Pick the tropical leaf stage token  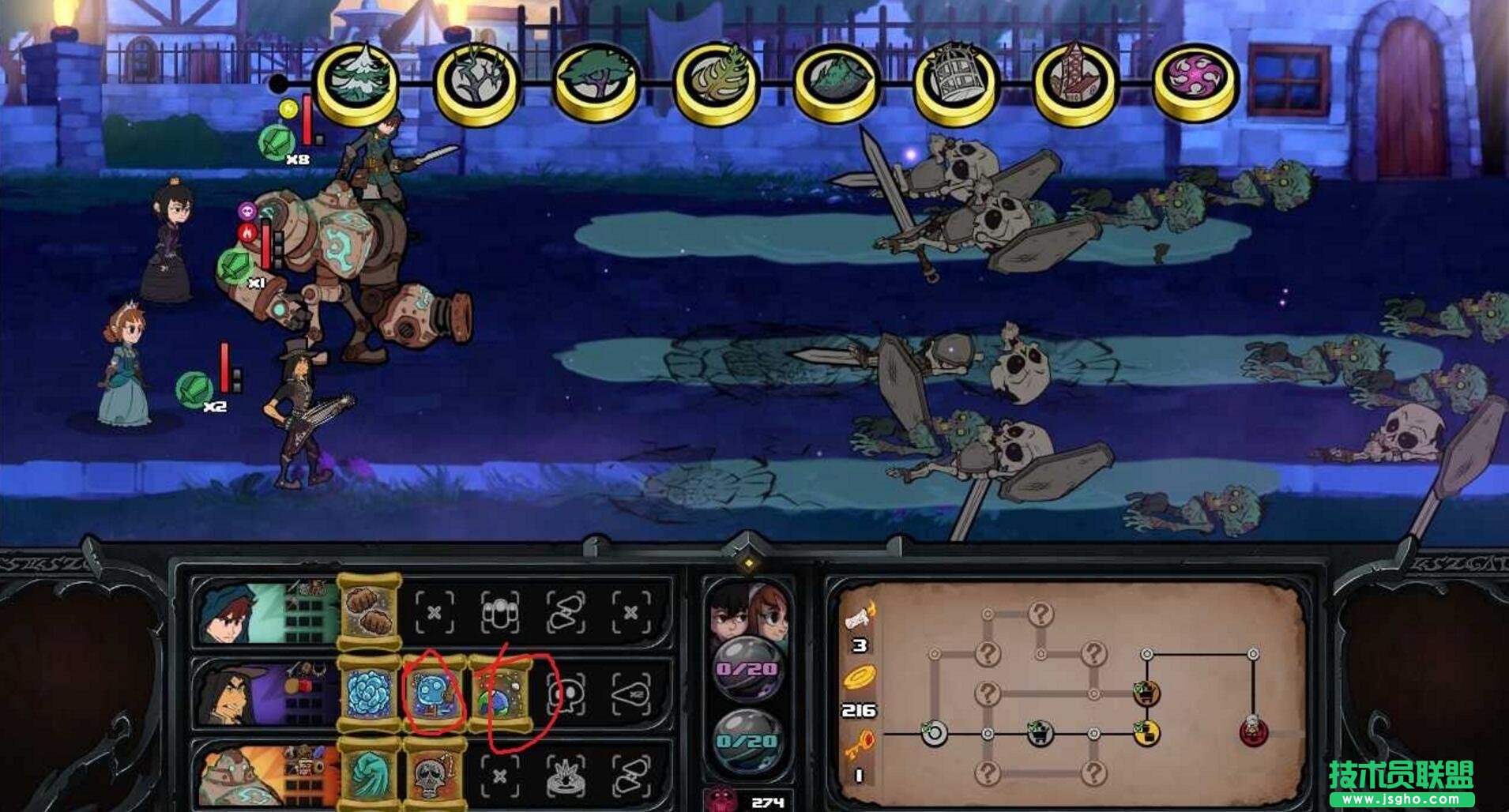click(x=716, y=81)
